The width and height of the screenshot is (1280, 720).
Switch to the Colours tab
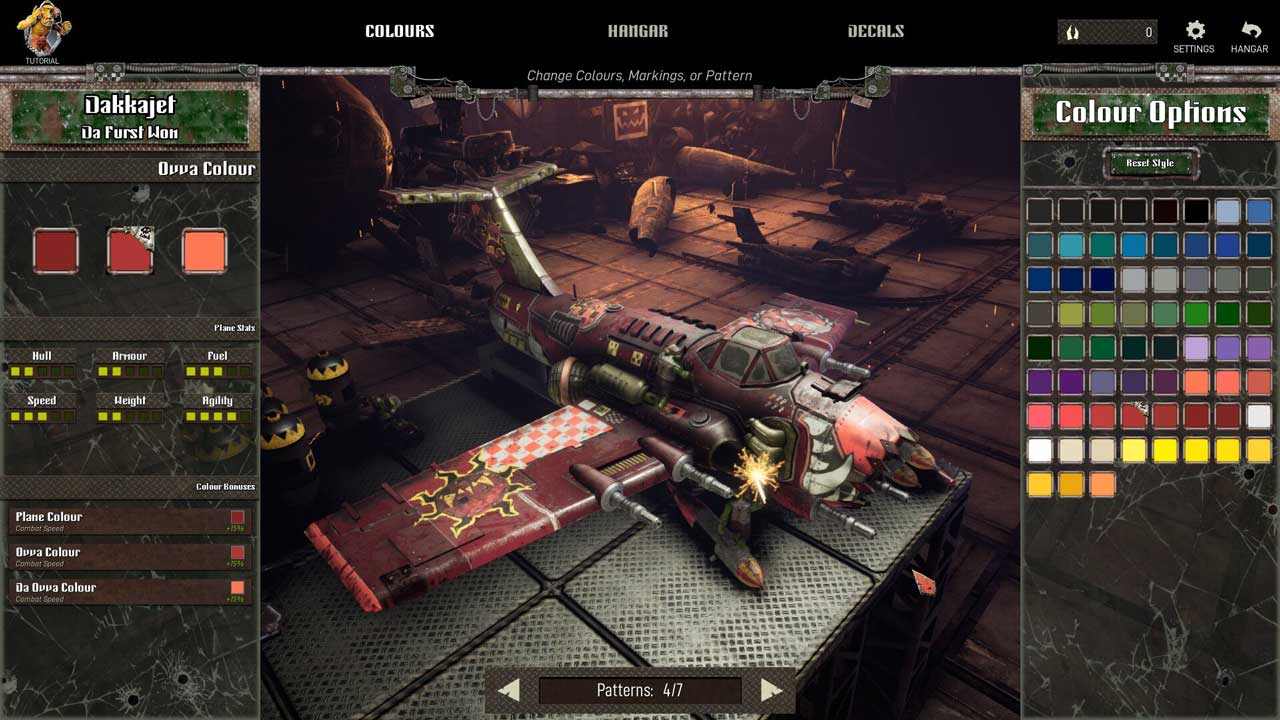pos(399,31)
